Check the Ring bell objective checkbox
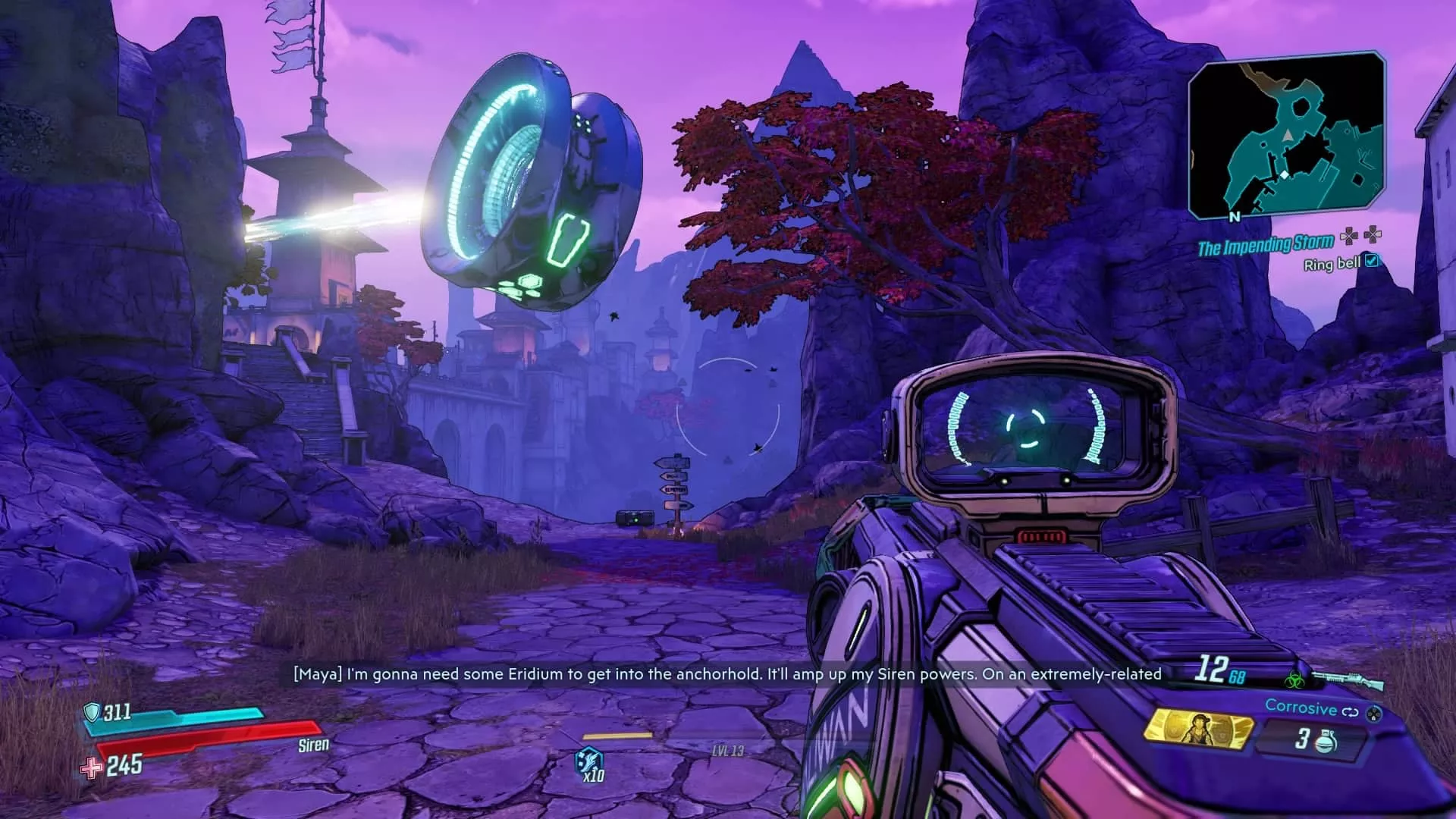 [x=1372, y=262]
